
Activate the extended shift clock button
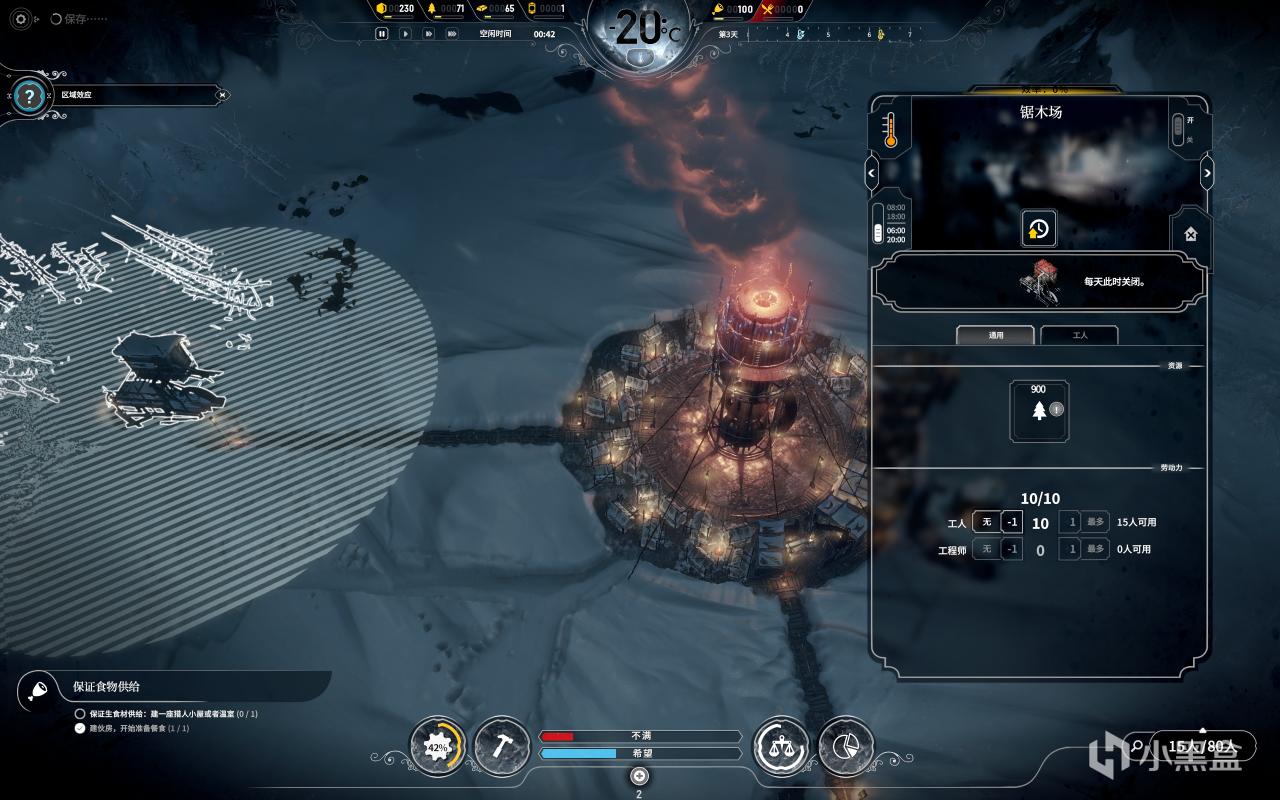click(x=1038, y=229)
